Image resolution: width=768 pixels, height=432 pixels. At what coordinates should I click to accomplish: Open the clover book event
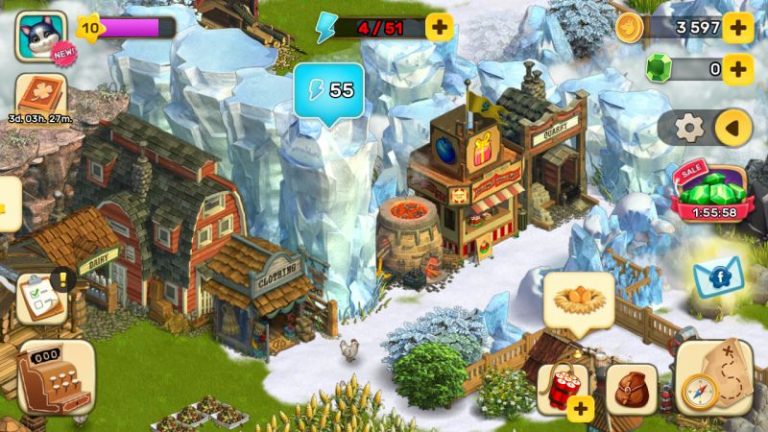(41, 97)
